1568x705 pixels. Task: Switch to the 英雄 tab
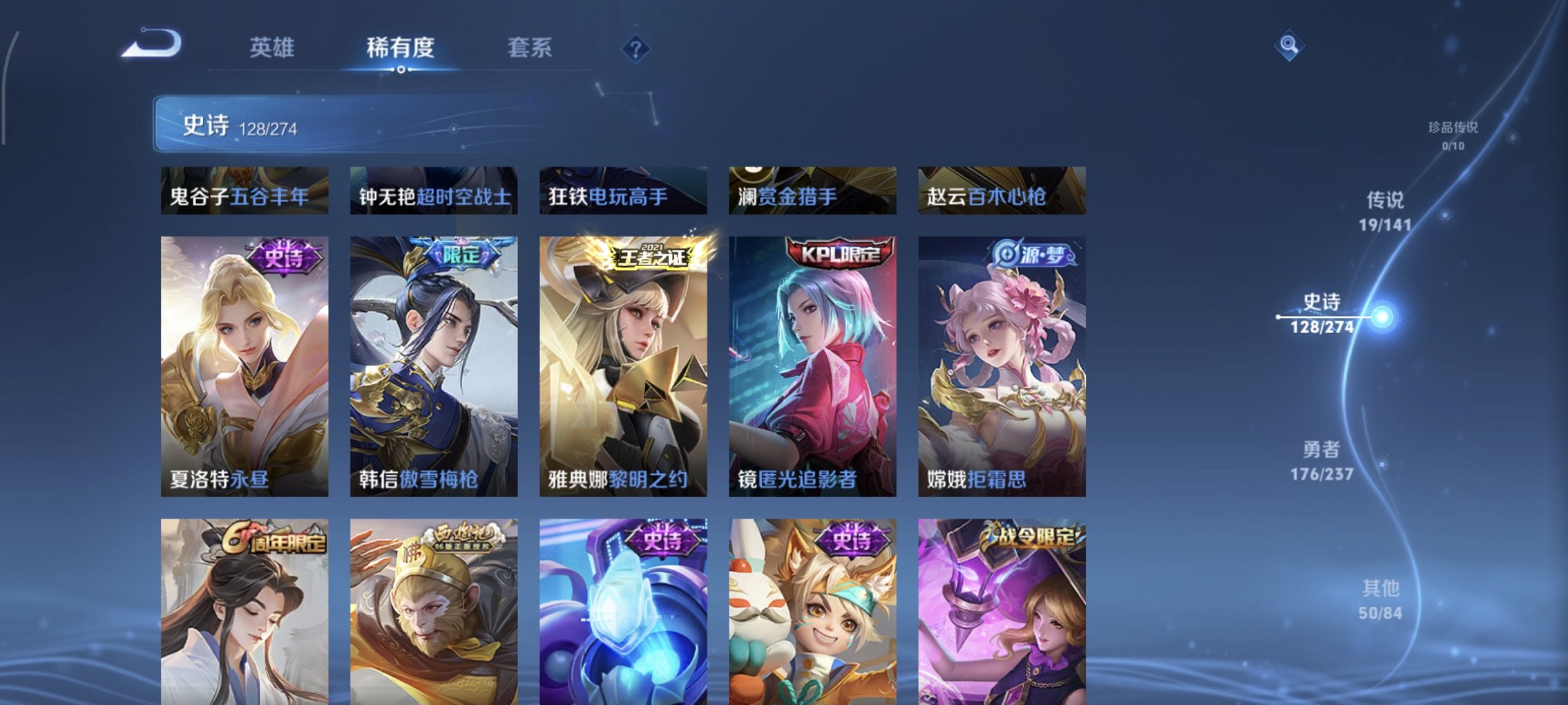click(272, 49)
